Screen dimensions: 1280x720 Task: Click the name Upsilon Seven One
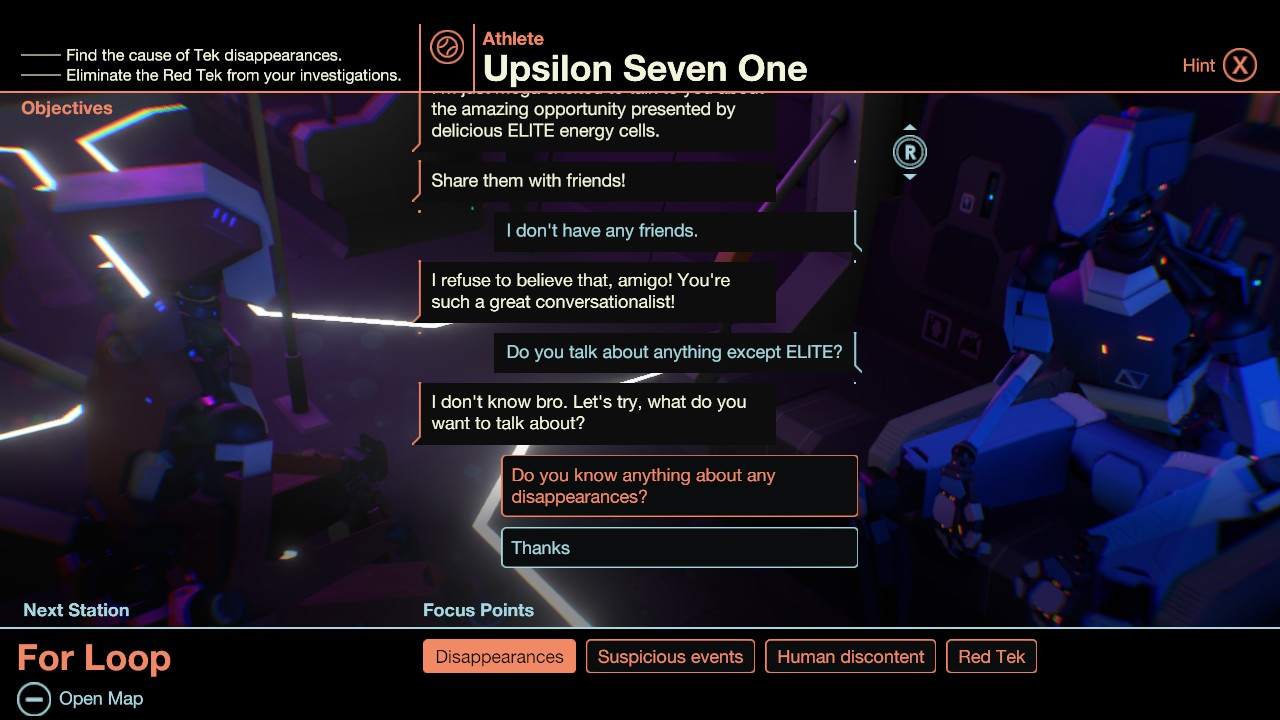tap(645, 68)
